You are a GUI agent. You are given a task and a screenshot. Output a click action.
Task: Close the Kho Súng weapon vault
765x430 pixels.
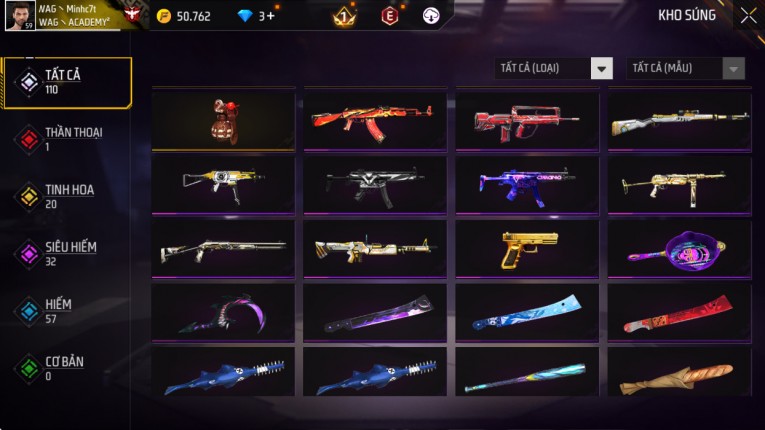748,16
